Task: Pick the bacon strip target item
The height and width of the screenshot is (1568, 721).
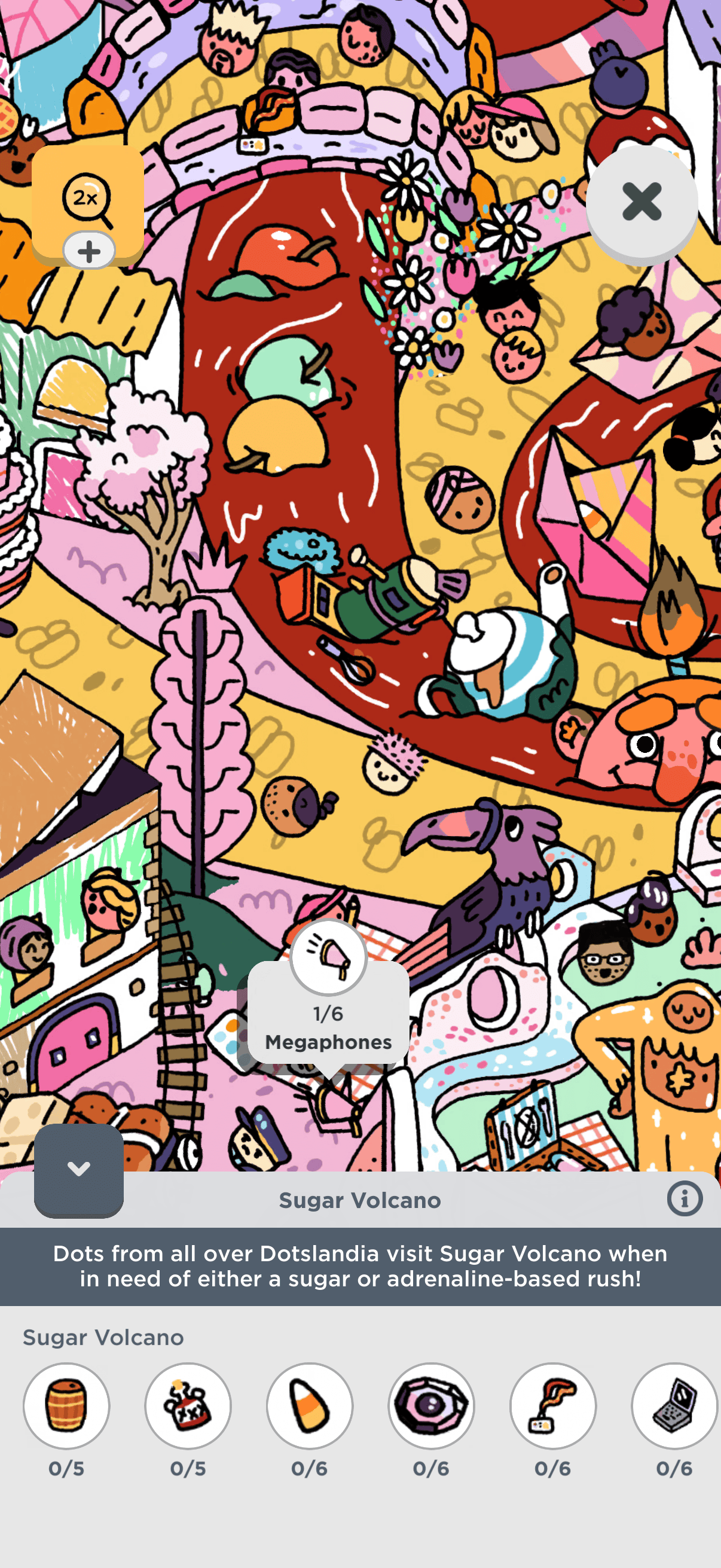Action: [553, 1405]
